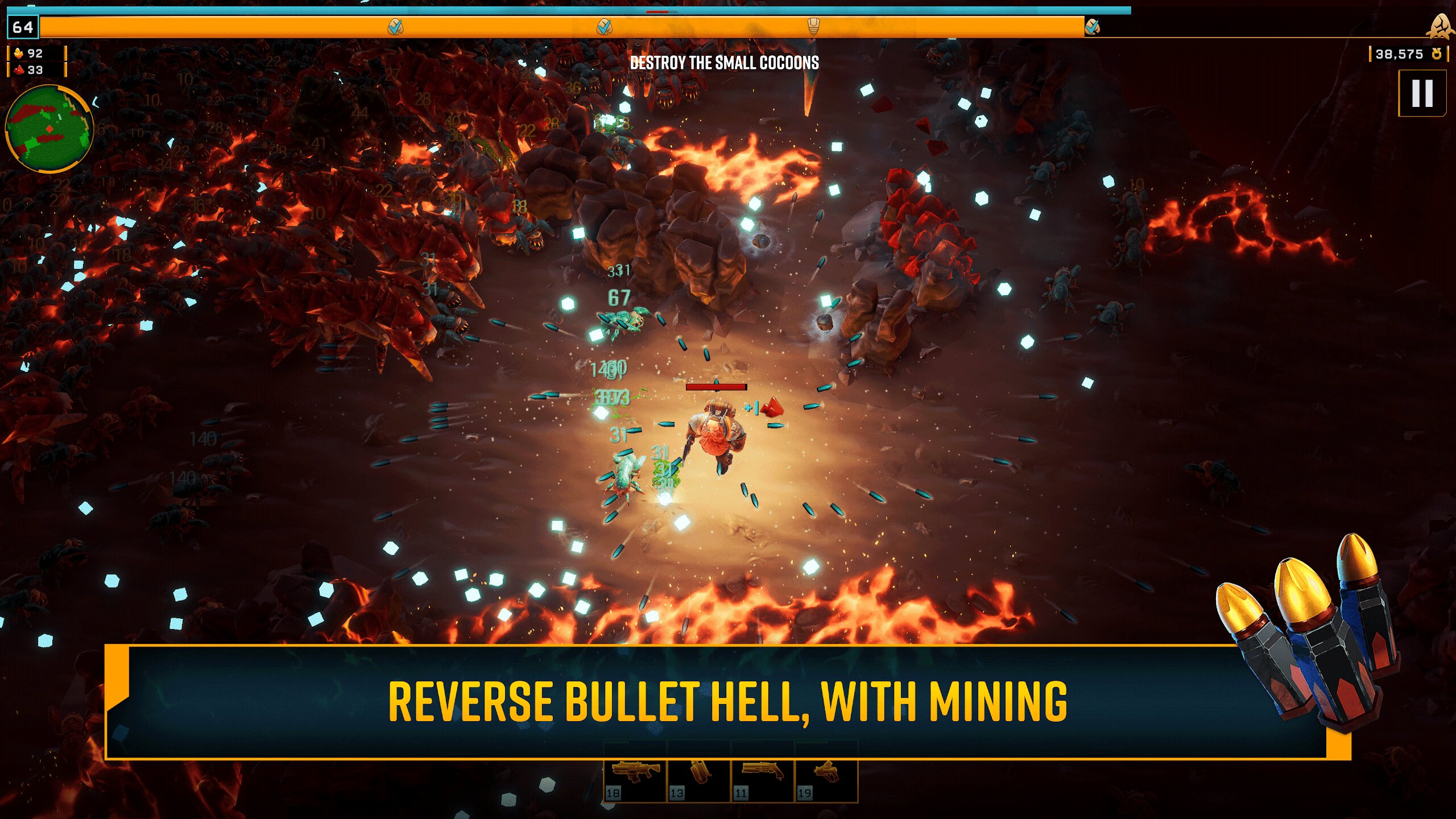Image resolution: width=1456 pixels, height=819 pixels.
Task: Click the drop pod icon ending the progress bar
Action: point(1440,26)
